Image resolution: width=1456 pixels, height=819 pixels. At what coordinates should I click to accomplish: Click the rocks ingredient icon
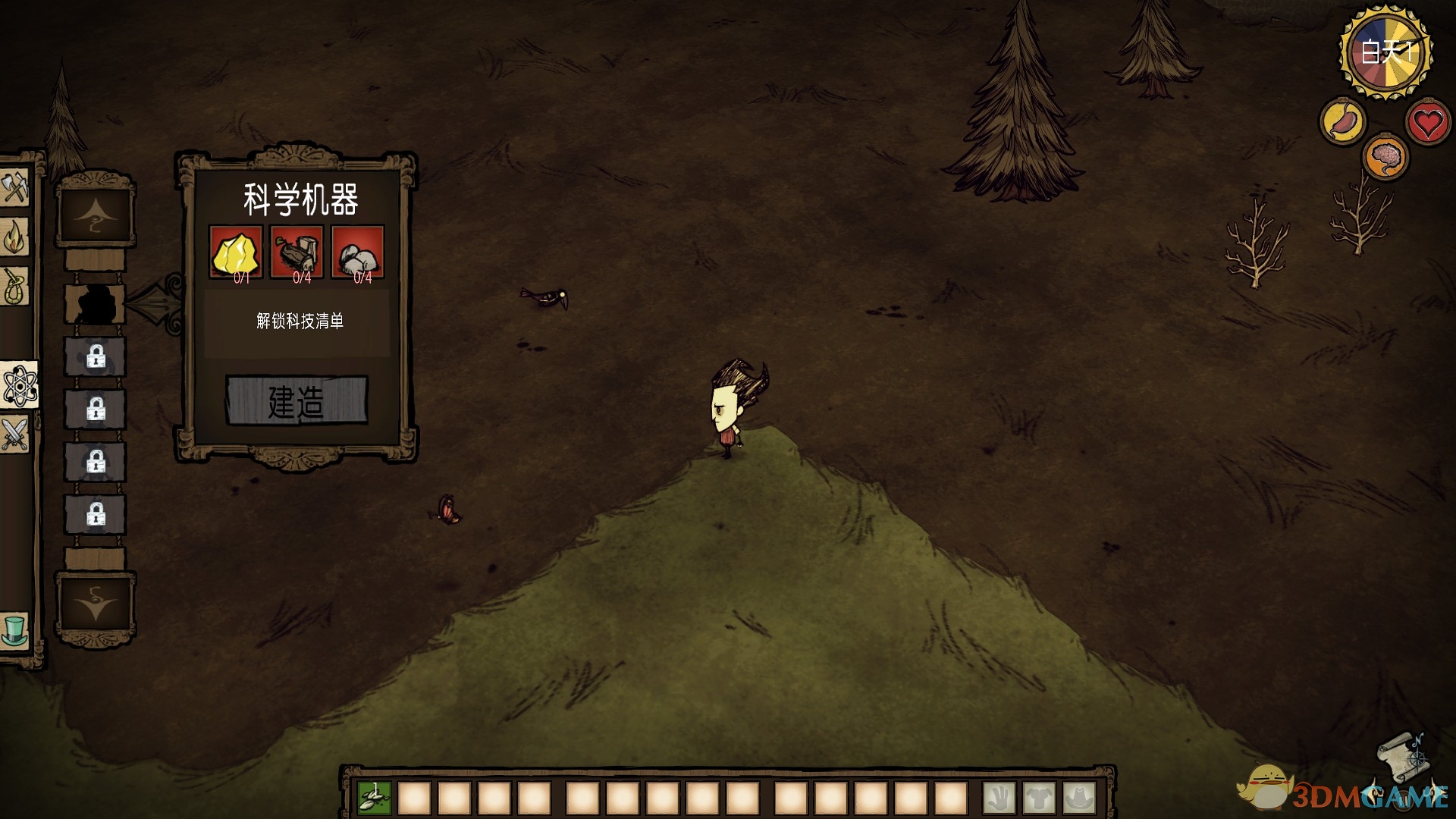pyautogui.click(x=357, y=253)
